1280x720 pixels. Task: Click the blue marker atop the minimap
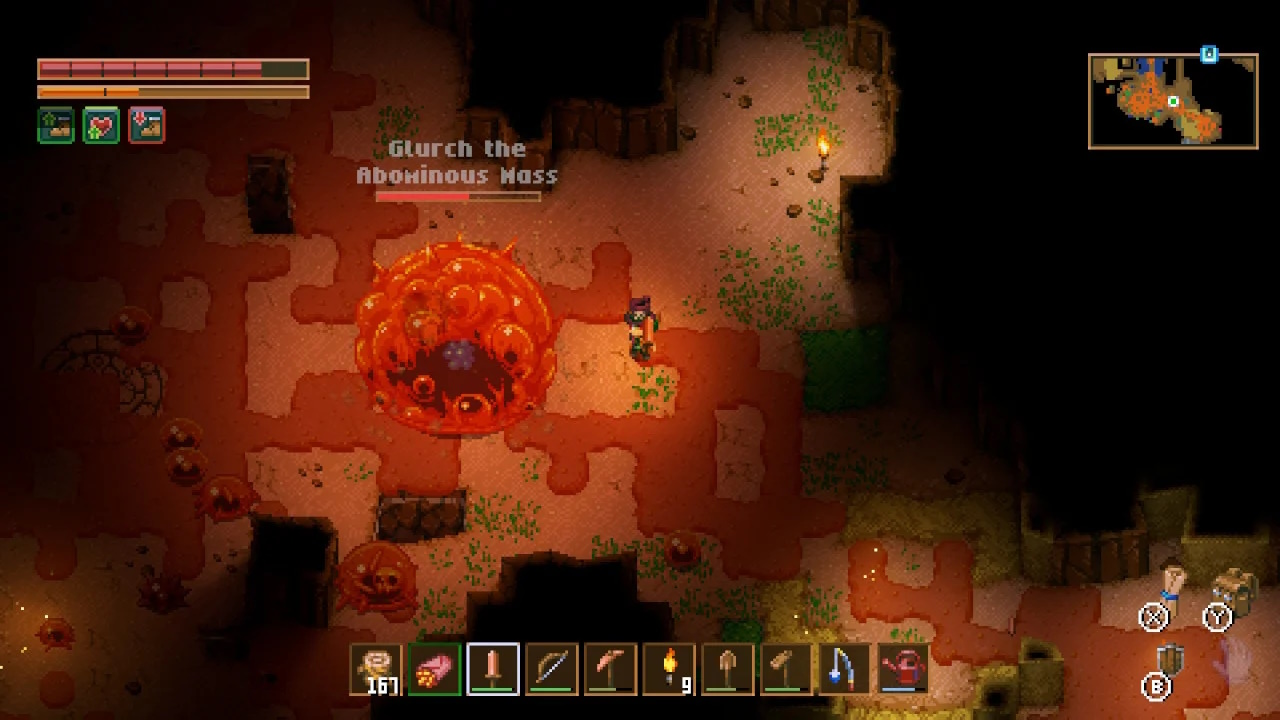coord(1209,54)
